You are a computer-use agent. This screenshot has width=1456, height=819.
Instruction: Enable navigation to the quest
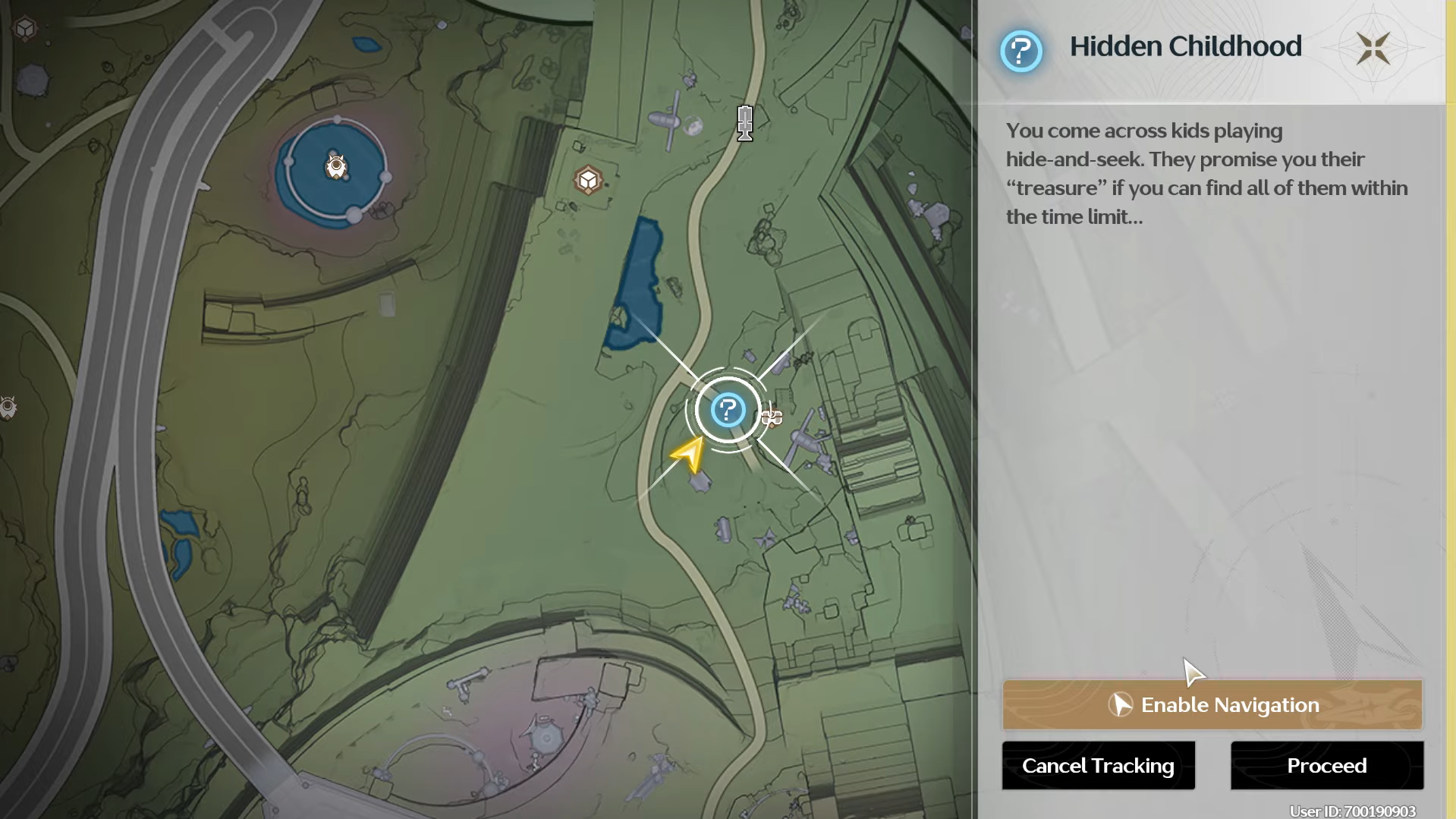(x=1212, y=705)
